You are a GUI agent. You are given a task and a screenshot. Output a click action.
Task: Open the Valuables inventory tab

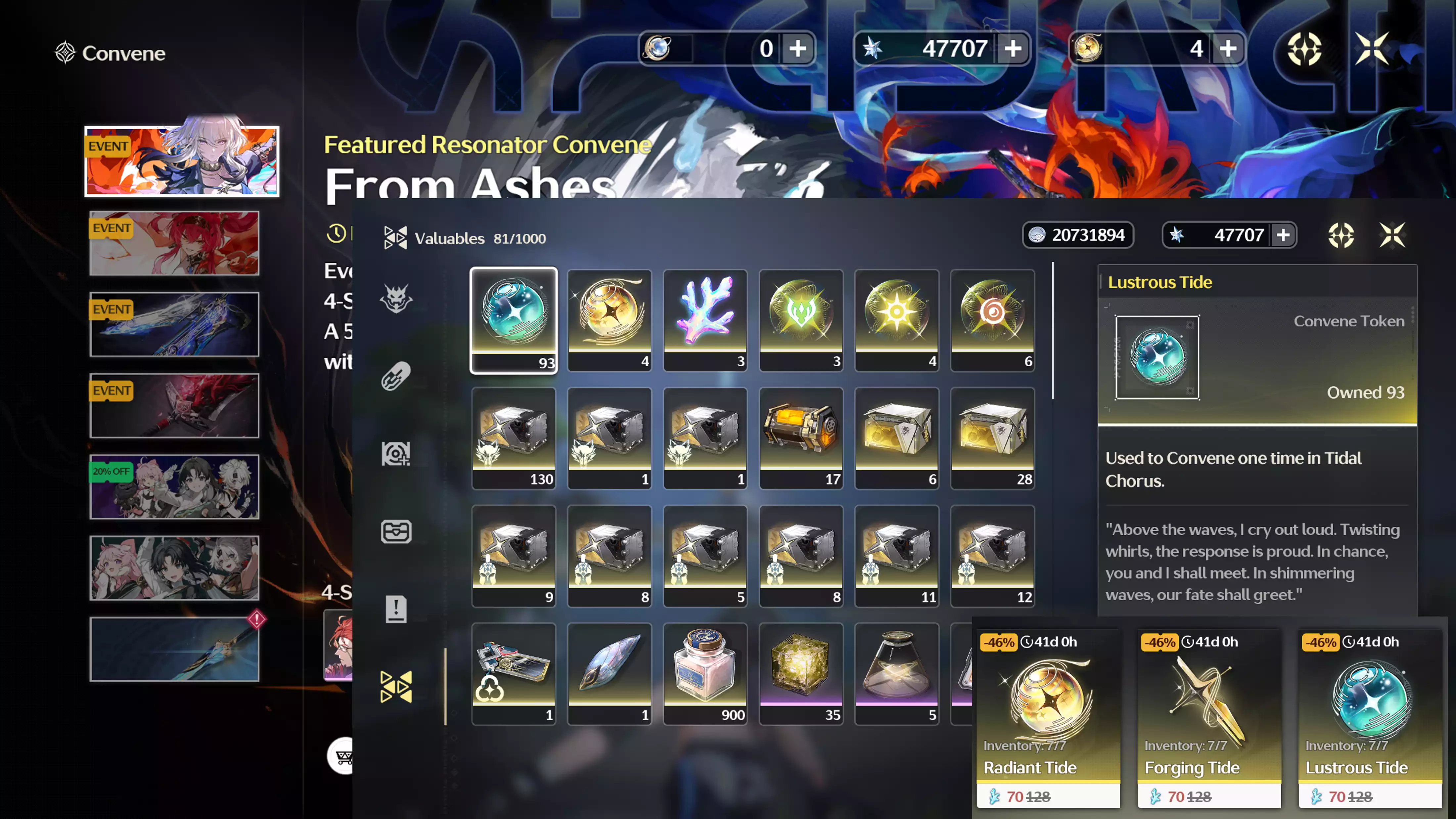point(396,687)
